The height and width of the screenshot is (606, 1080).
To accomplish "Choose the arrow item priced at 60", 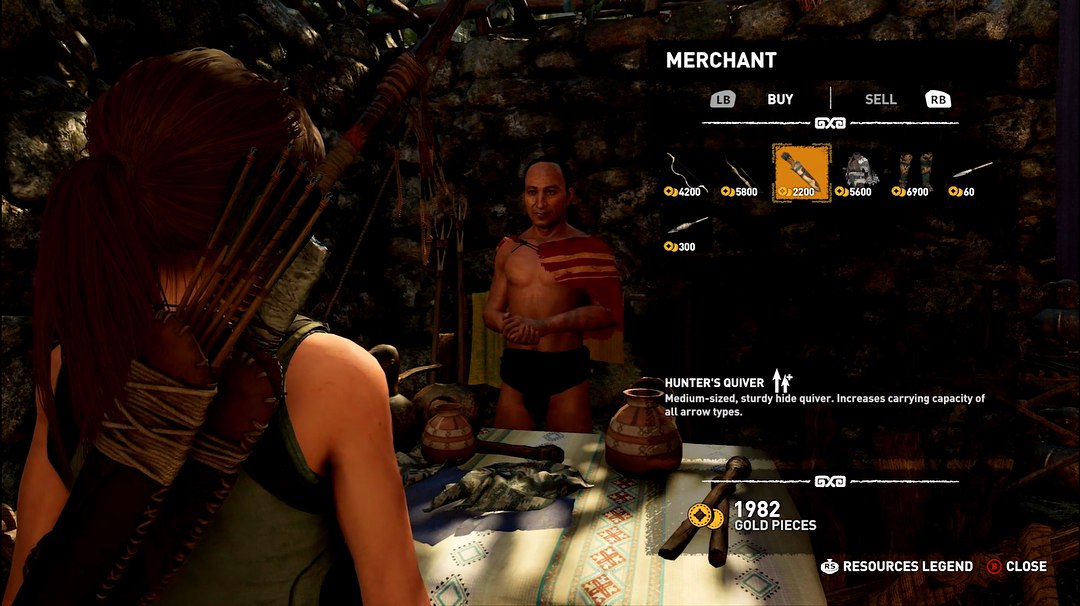I will pyautogui.click(x=970, y=172).
